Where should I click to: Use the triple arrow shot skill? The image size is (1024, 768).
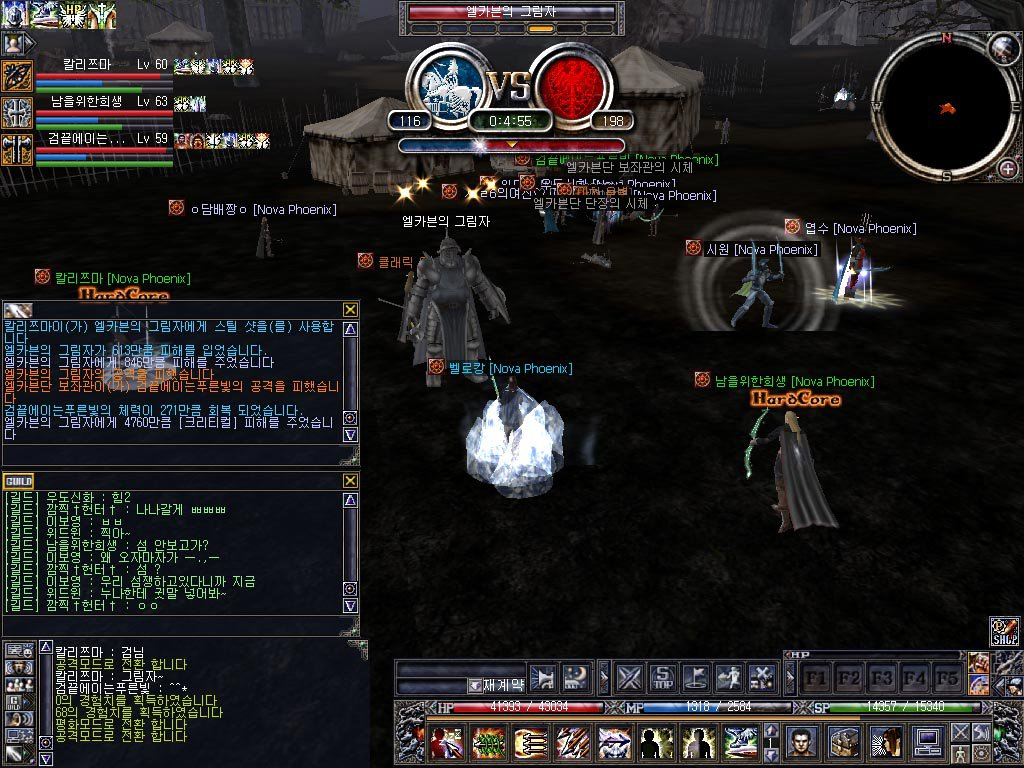pos(529,743)
